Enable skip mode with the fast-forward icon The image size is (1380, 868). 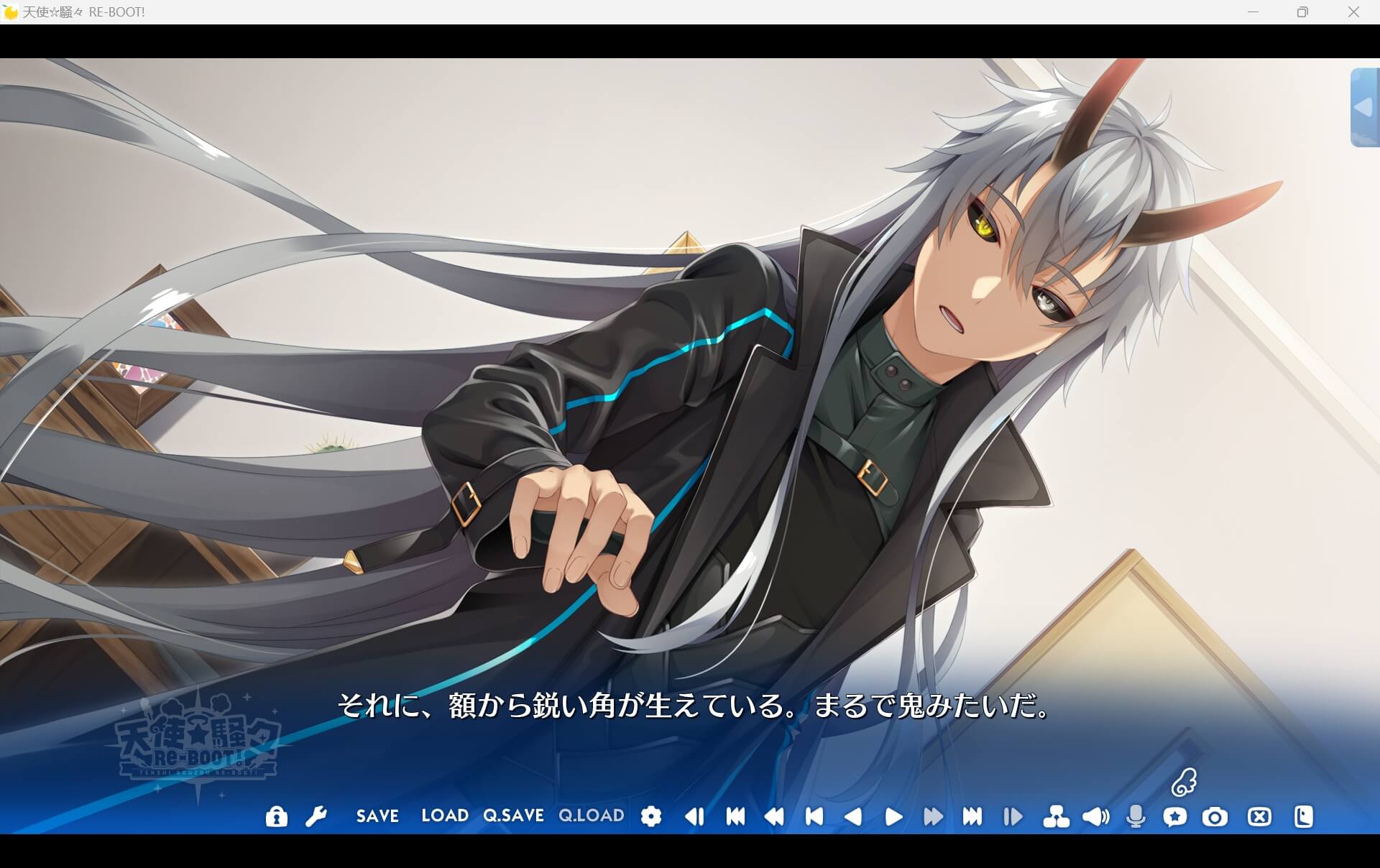(933, 816)
